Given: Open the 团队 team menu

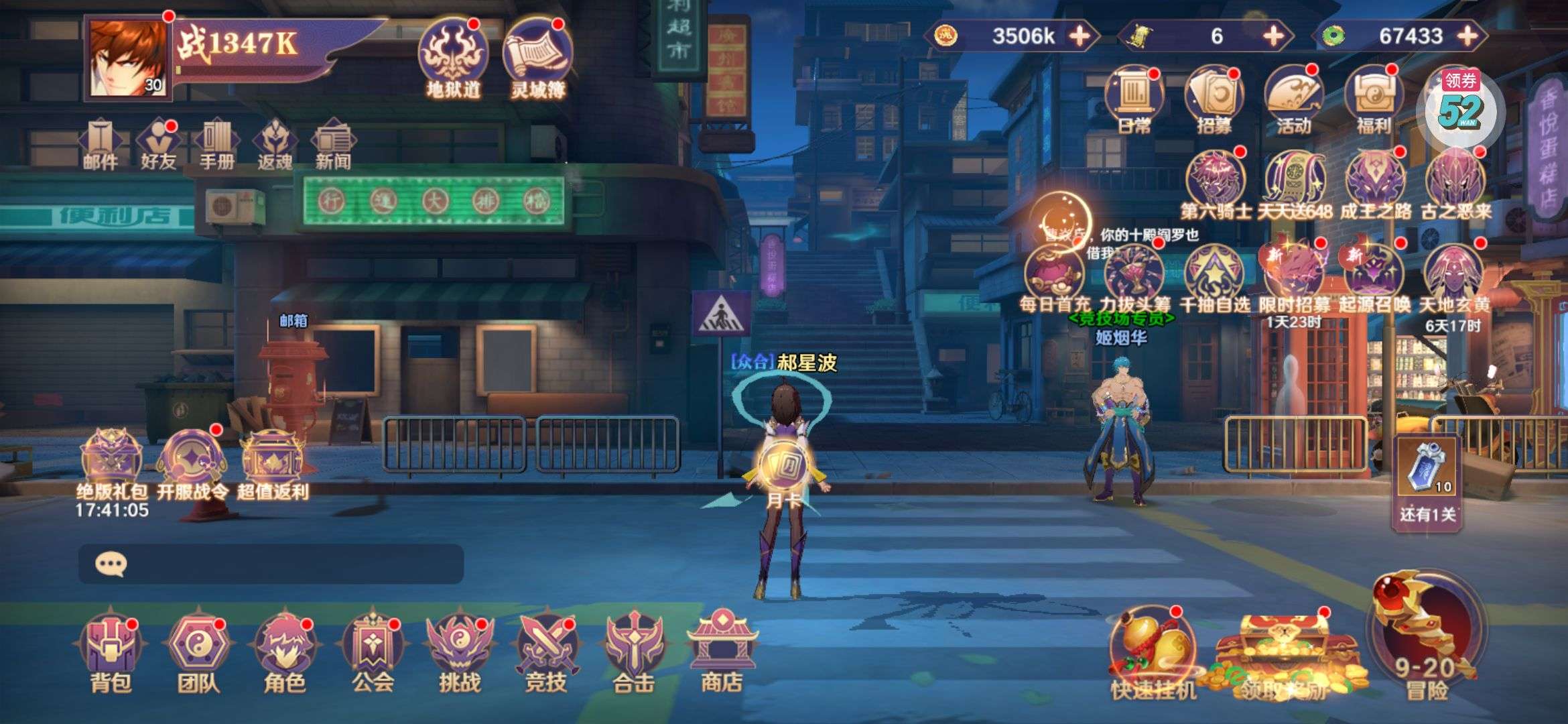Looking at the screenshot, I should click(198, 651).
